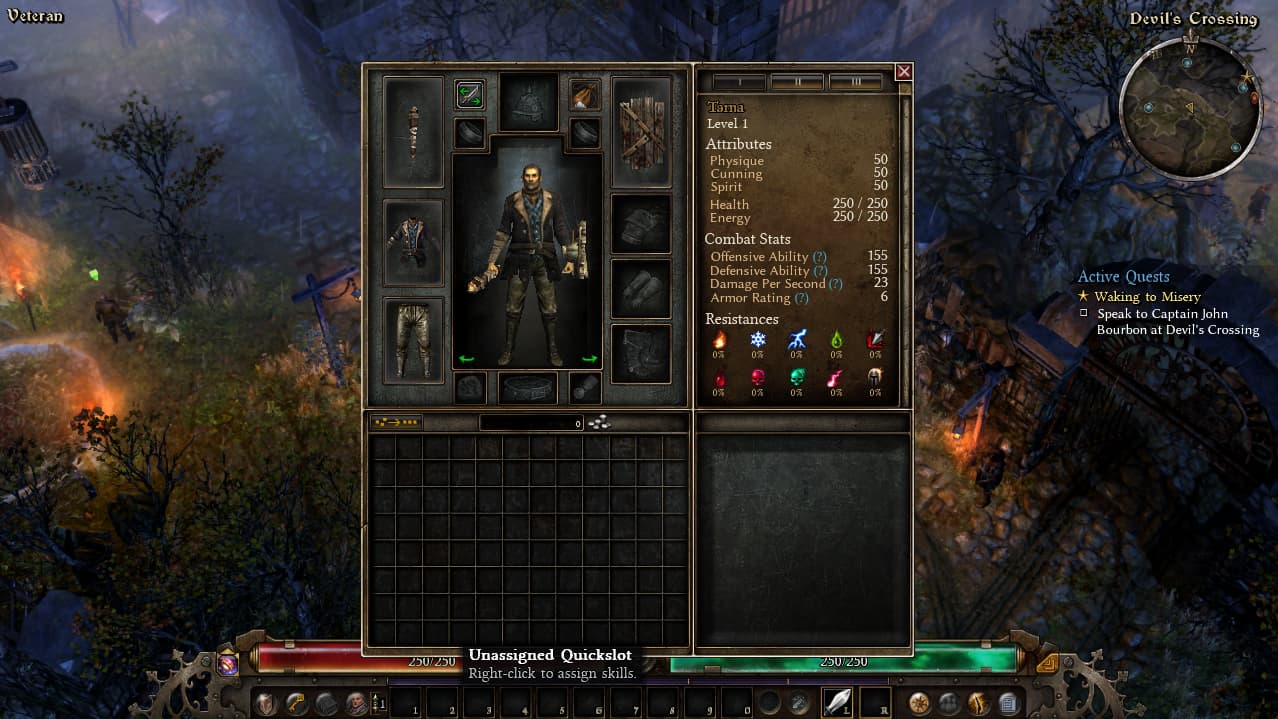1278x719 pixels.
Task: Select the wooden shield slot
Action: (641, 132)
